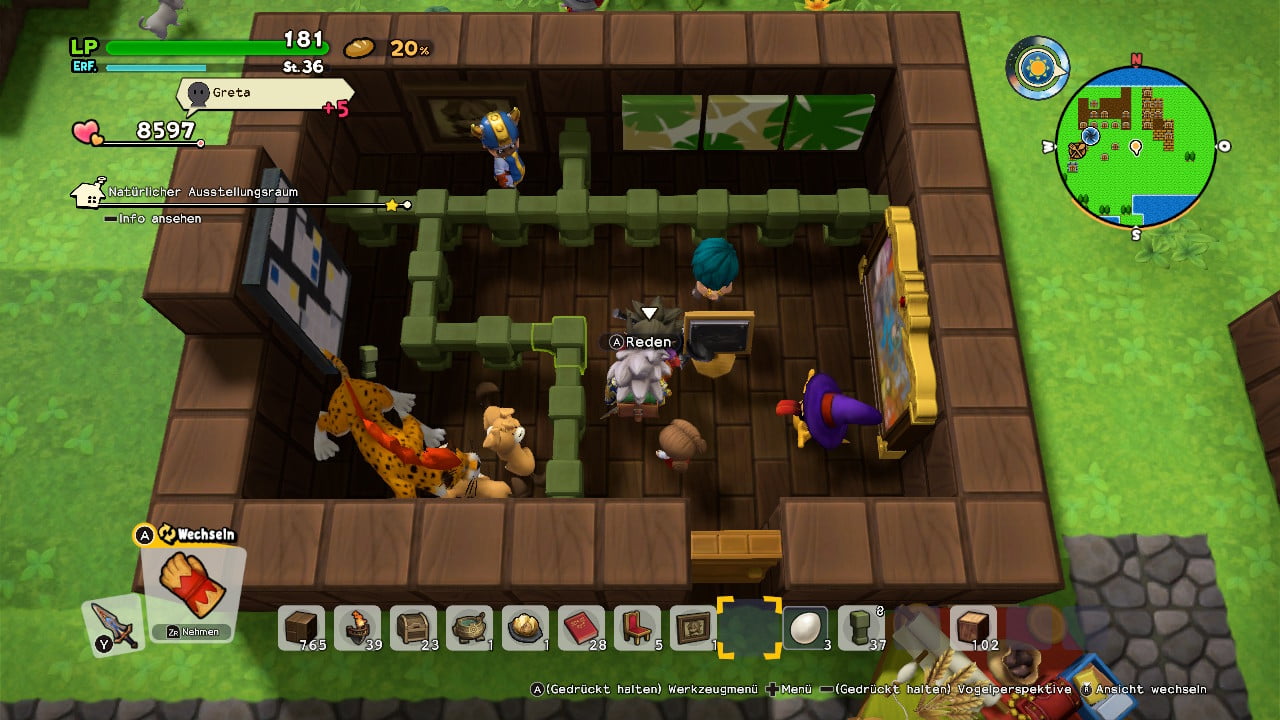The width and height of the screenshot is (1280, 720).
Task: Select the golden dish hotbar slot
Action: coord(526,627)
